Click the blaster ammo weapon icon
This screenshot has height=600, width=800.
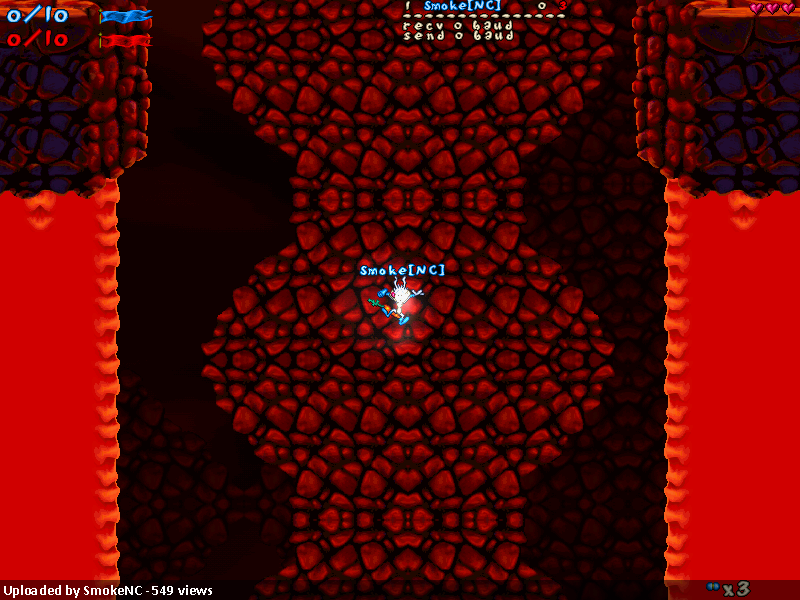pyautogui.click(x=713, y=587)
